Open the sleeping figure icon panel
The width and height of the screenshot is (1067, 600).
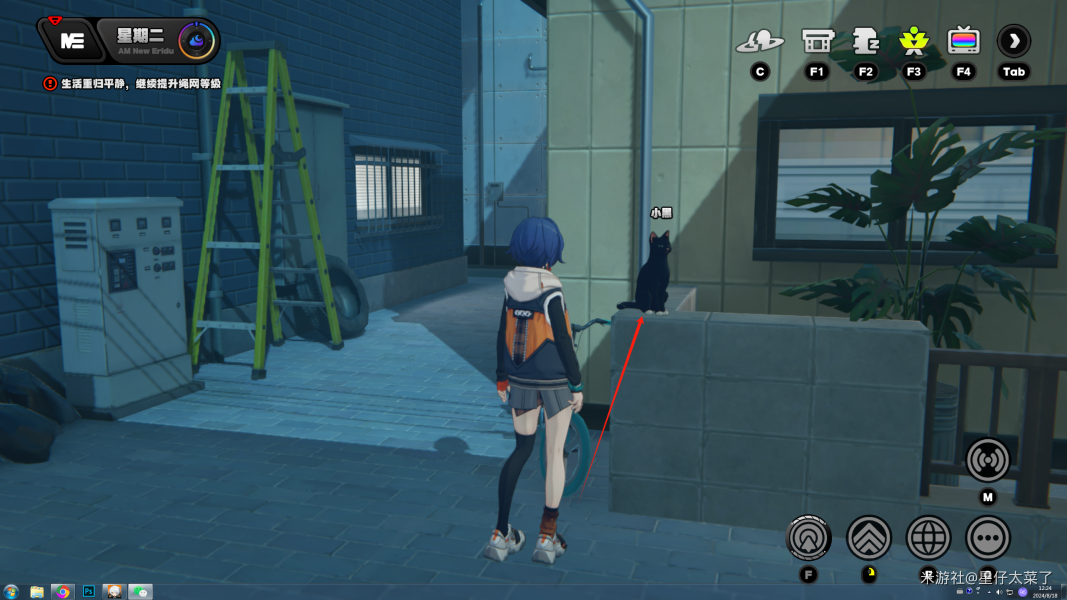pyautogui.click(x=865, y=41)
